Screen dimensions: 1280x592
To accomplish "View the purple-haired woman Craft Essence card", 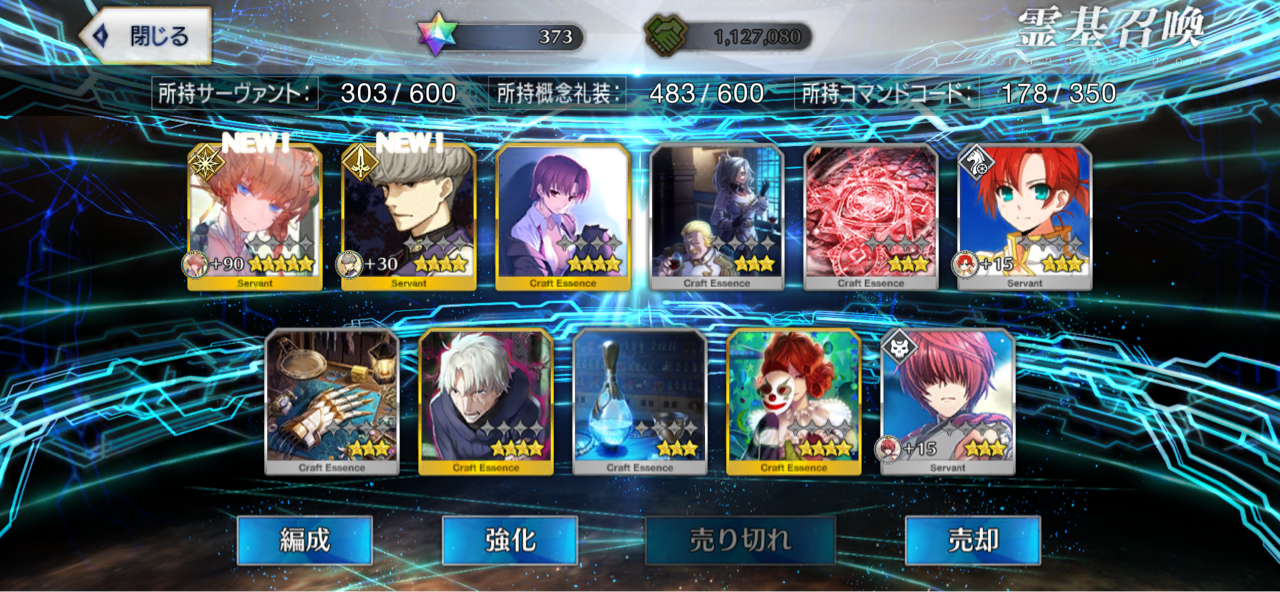I will point(563,217).
